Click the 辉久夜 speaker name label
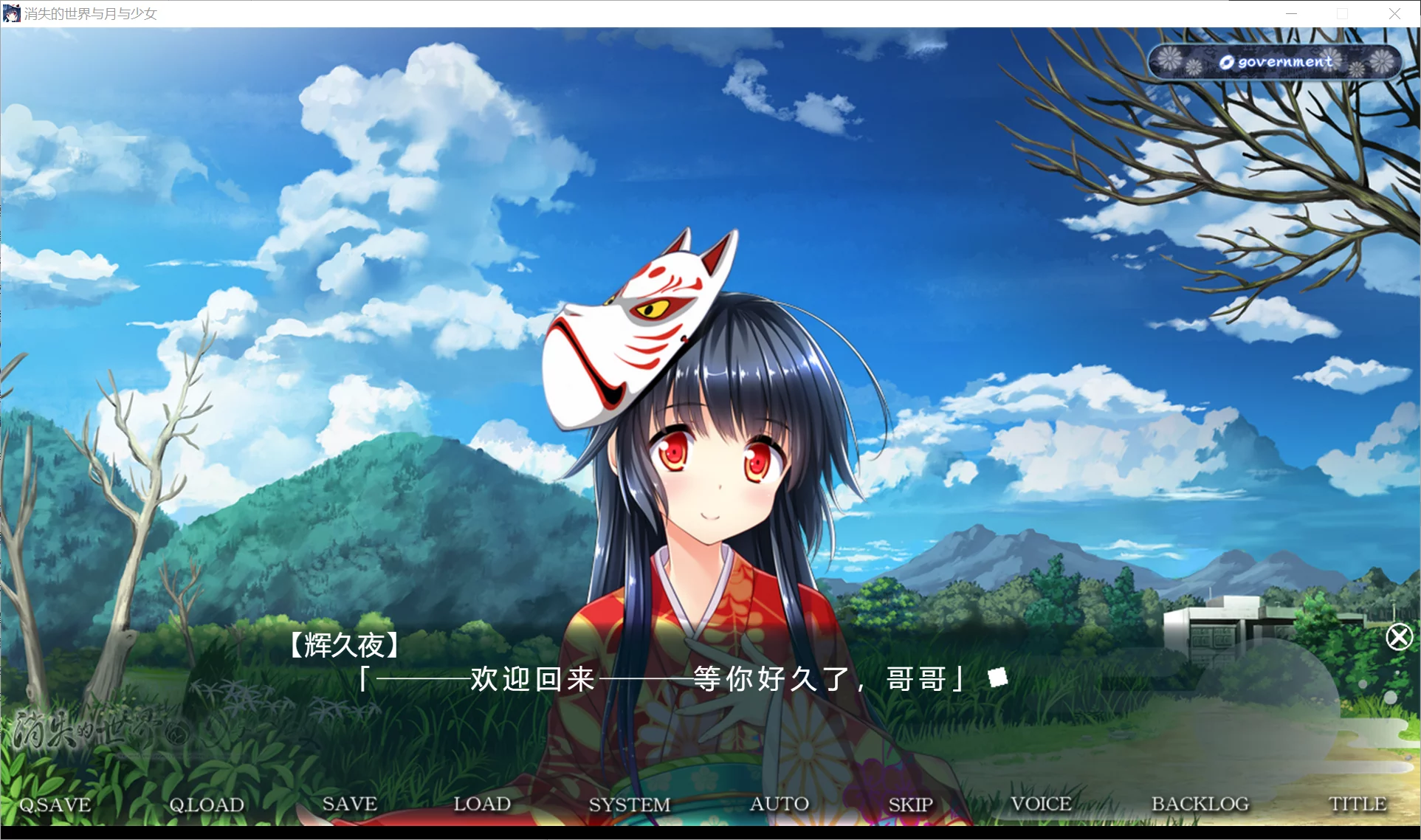This screenshot has height=840, width=1421. click(x=344, y=645)
